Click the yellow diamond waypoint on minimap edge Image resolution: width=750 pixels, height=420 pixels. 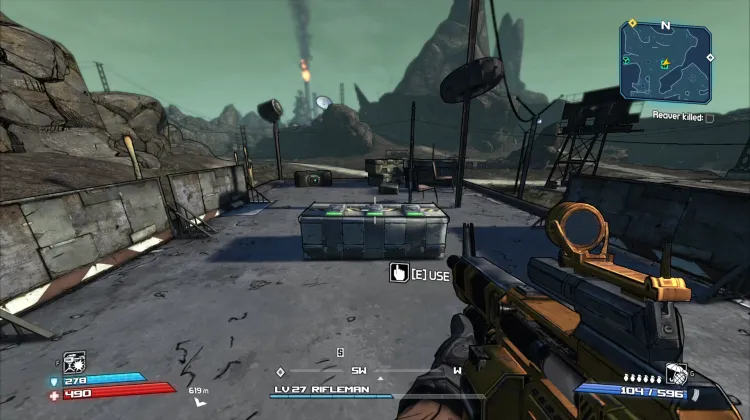click(633, 23)
